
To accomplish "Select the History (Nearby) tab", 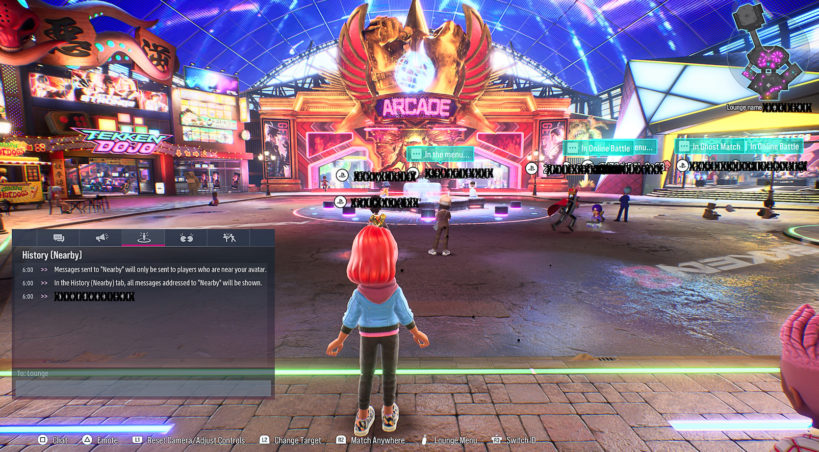I will coord(144,238).
